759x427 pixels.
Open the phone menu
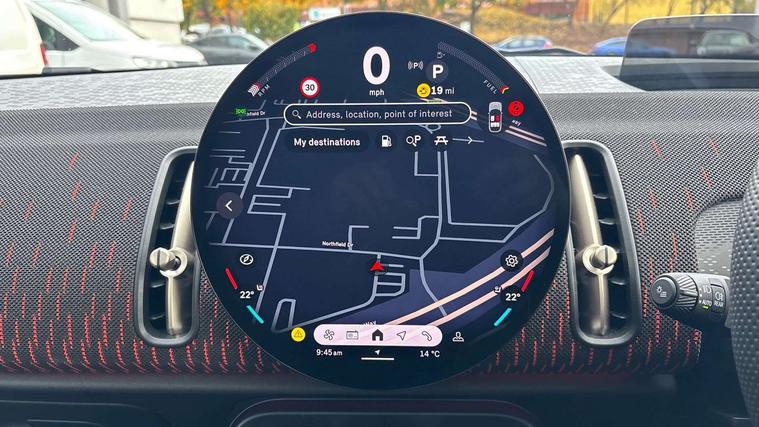click(x=427, y=335)
